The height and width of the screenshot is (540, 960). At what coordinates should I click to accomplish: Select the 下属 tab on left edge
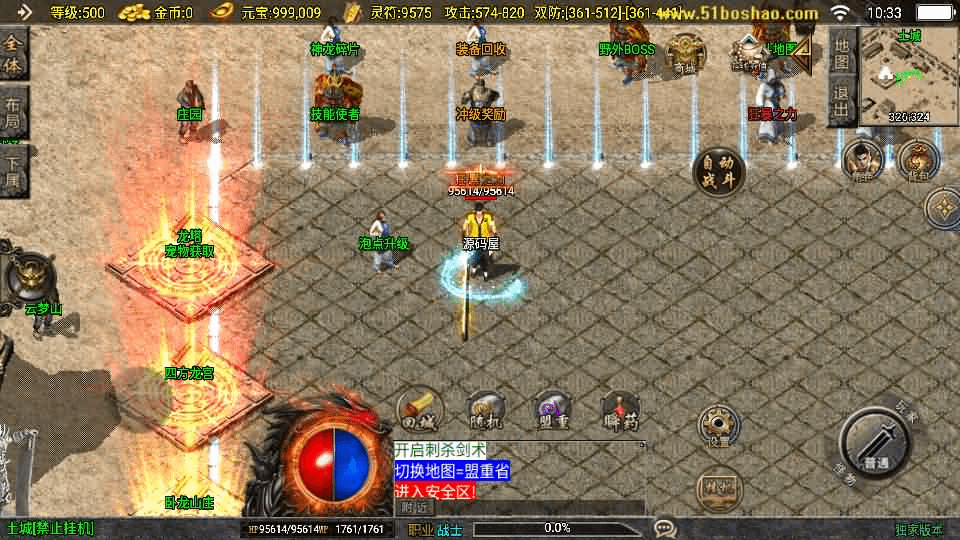(x=13, y=172)
